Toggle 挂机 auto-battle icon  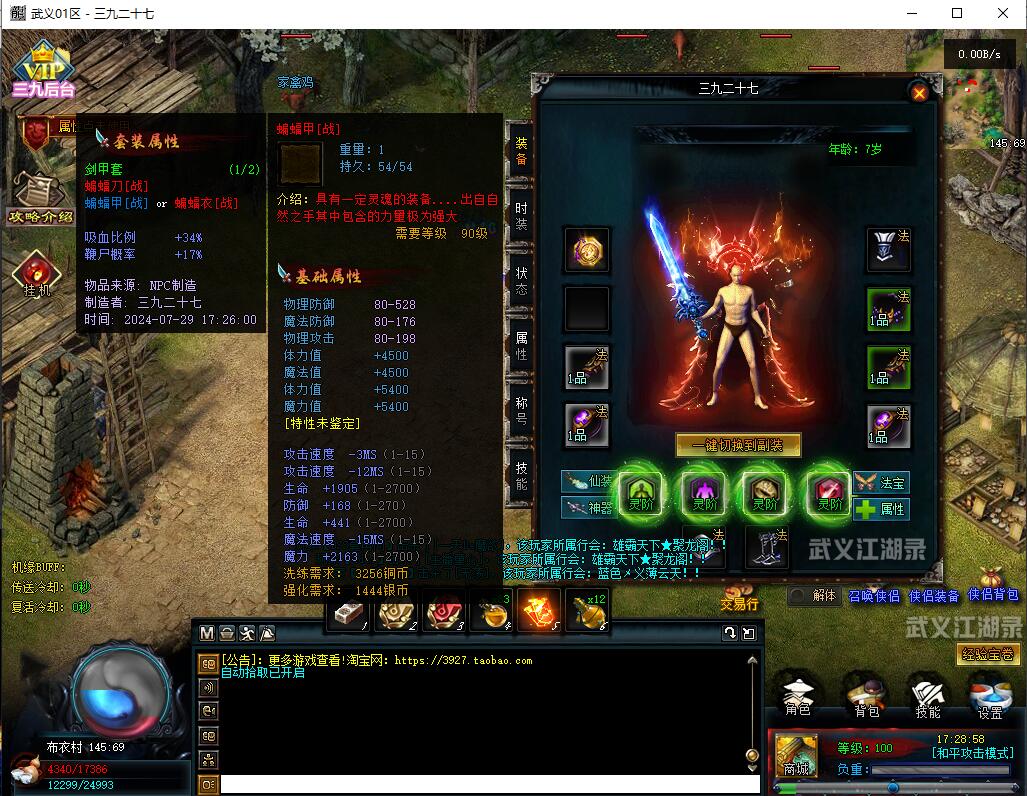click(37, 274)
